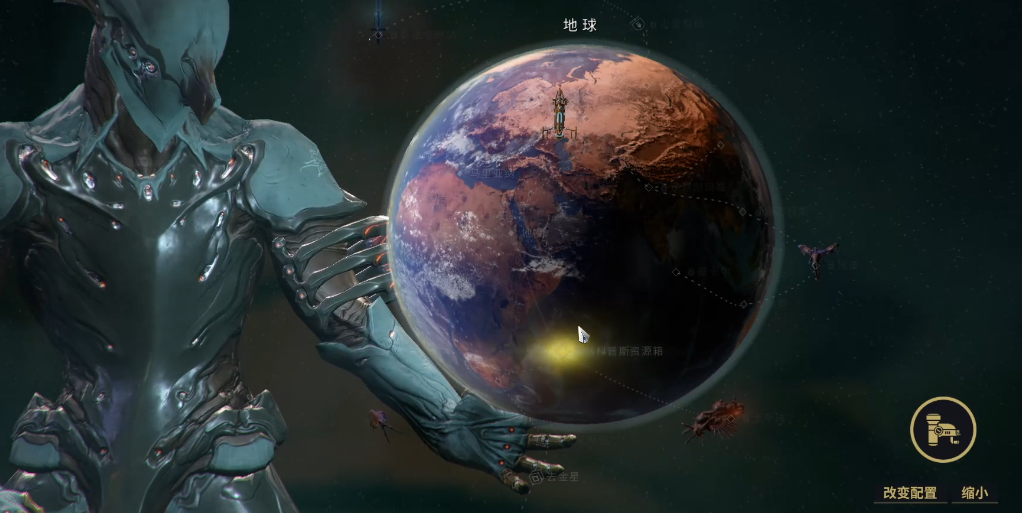Select the winged ship node right of Earth
This screenshot has height=513, width=1022.
818,257
